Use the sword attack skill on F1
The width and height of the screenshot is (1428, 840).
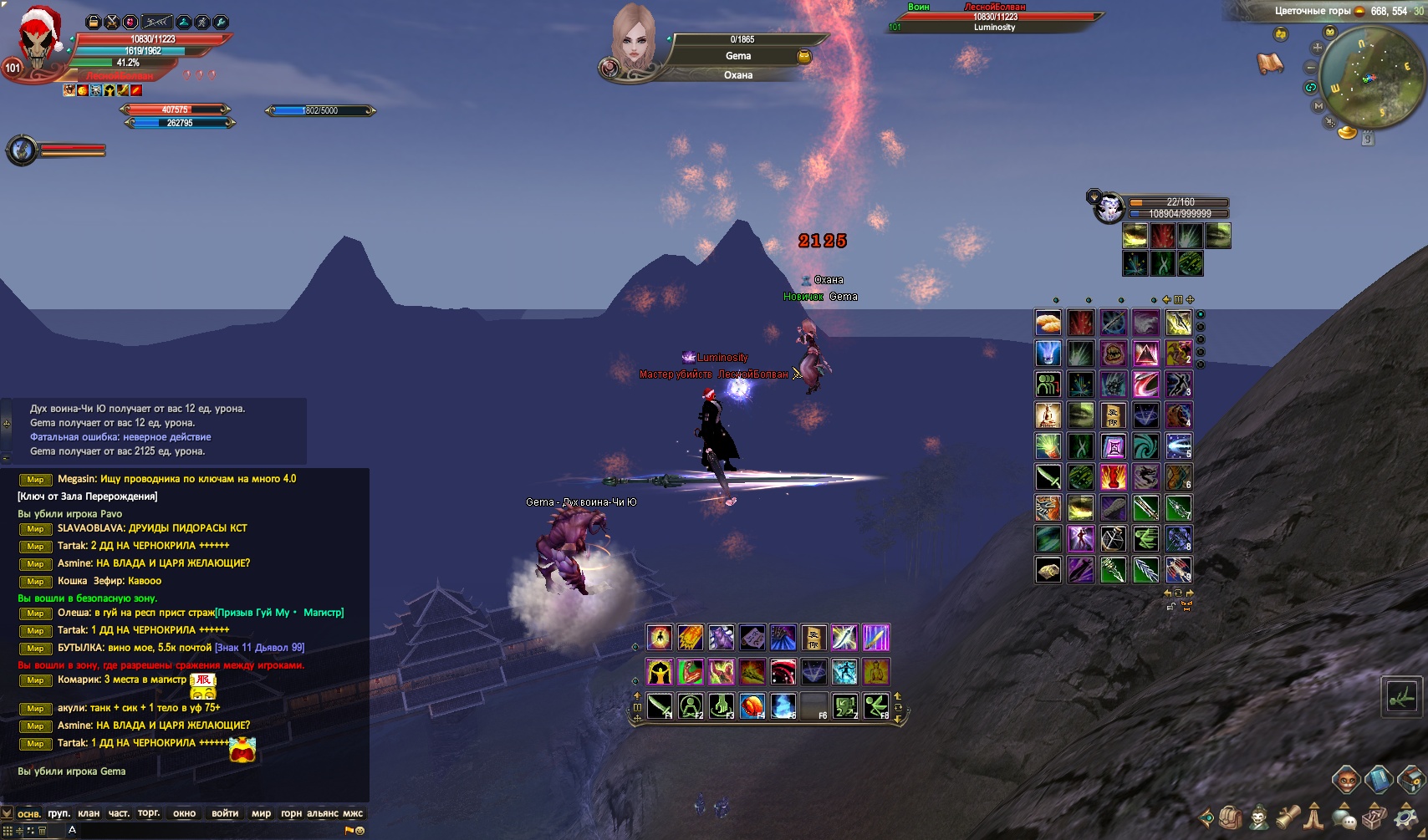point(660,706)
